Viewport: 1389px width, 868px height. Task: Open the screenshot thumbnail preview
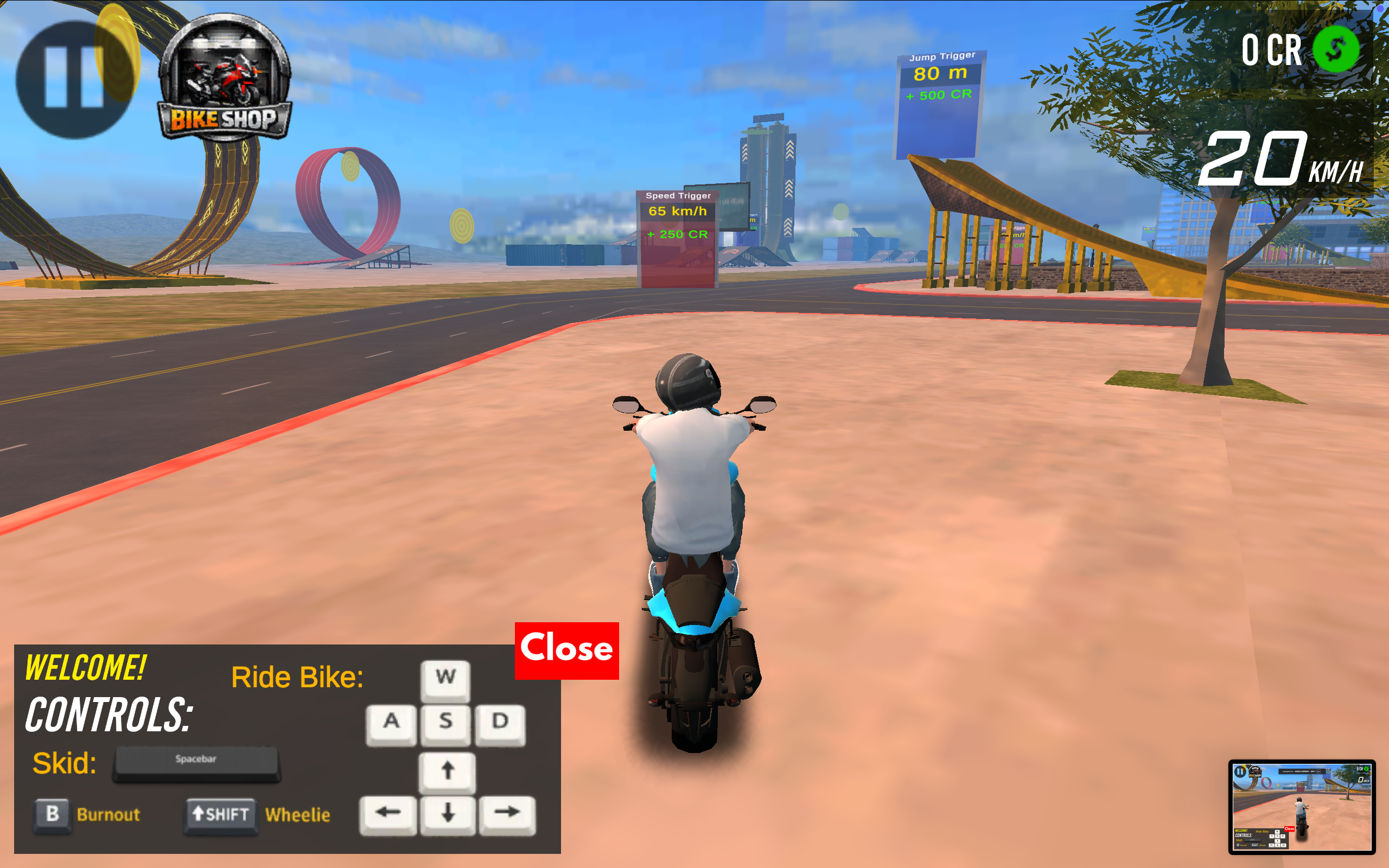(x=1301, y=807)
